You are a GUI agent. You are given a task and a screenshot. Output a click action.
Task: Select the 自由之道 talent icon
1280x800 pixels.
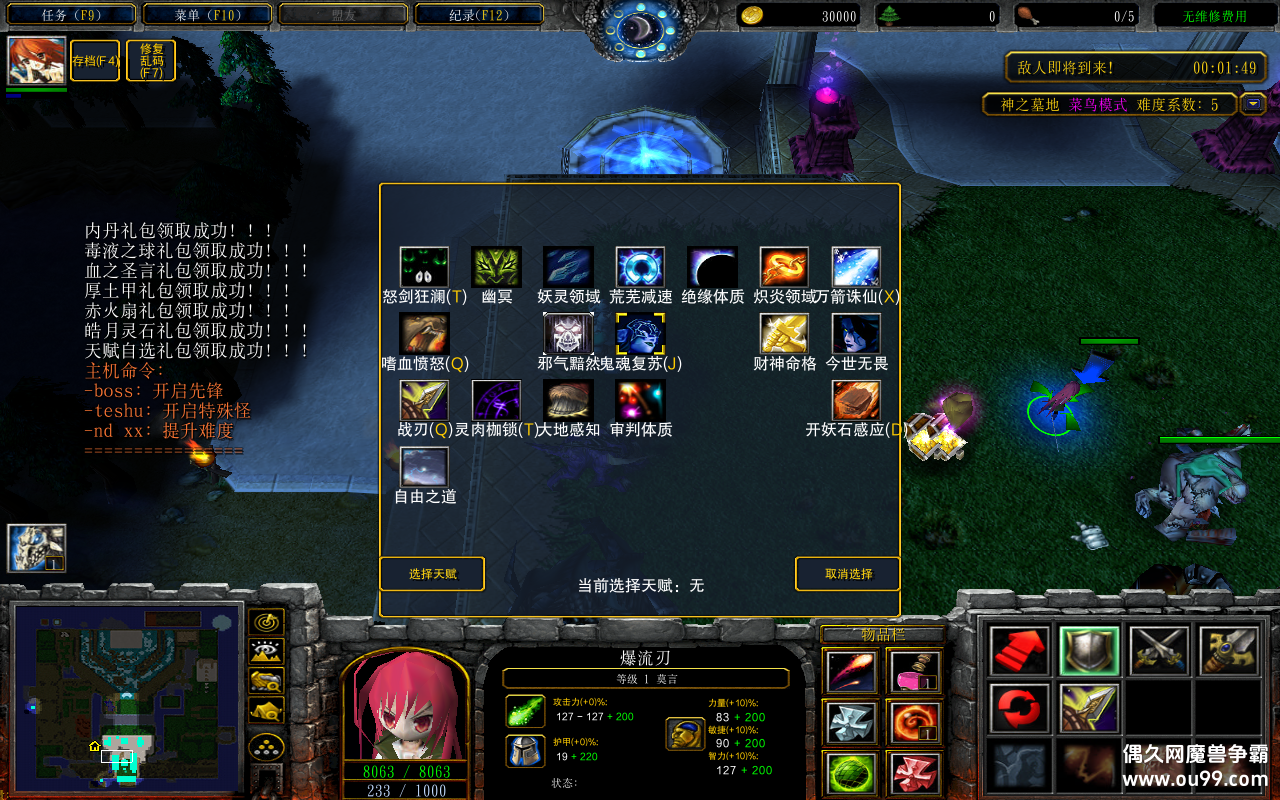[x=424, y=467]
